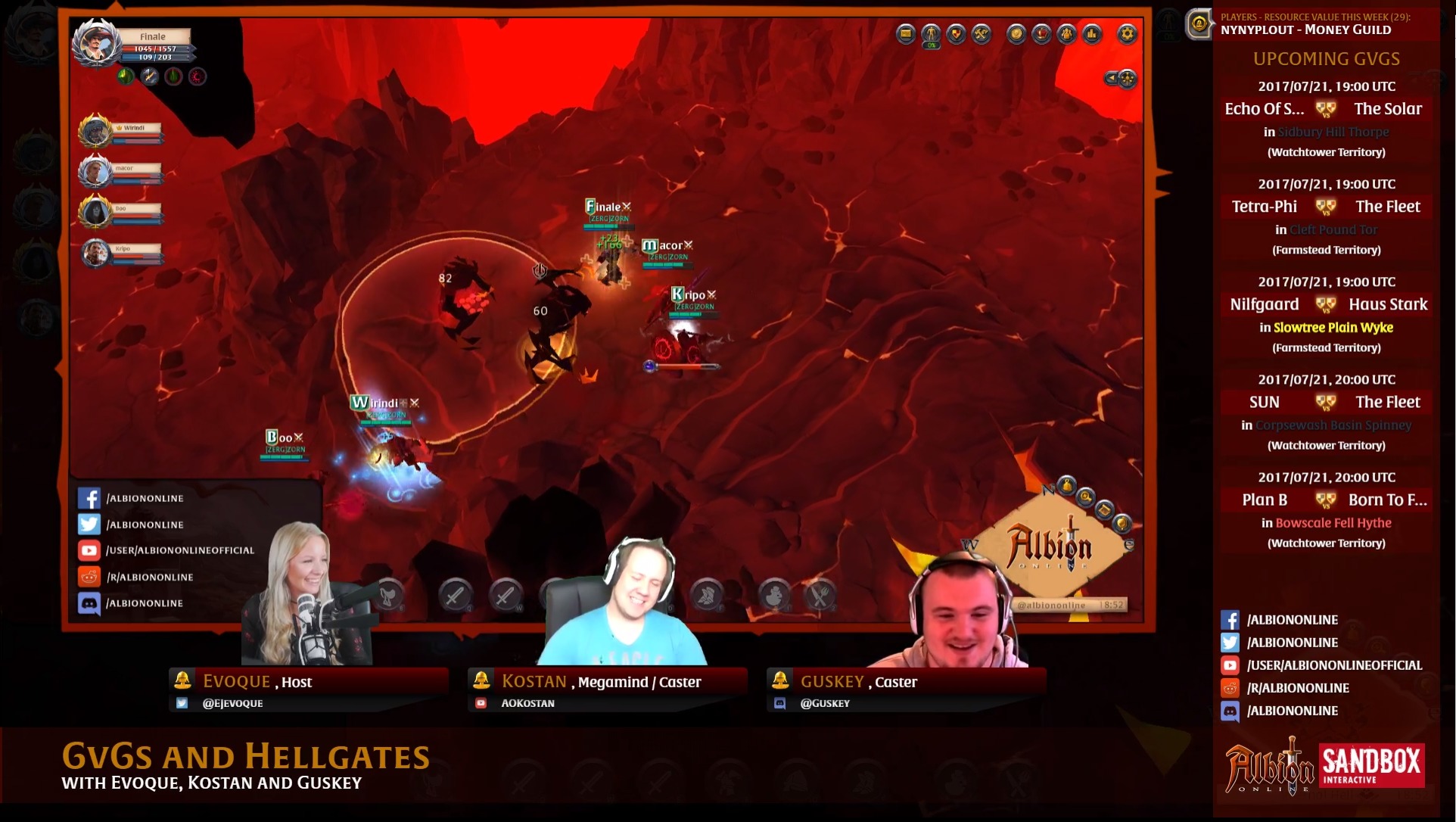Select the crafting hammer icon
1456x822 pixels.
click(982, 35)
